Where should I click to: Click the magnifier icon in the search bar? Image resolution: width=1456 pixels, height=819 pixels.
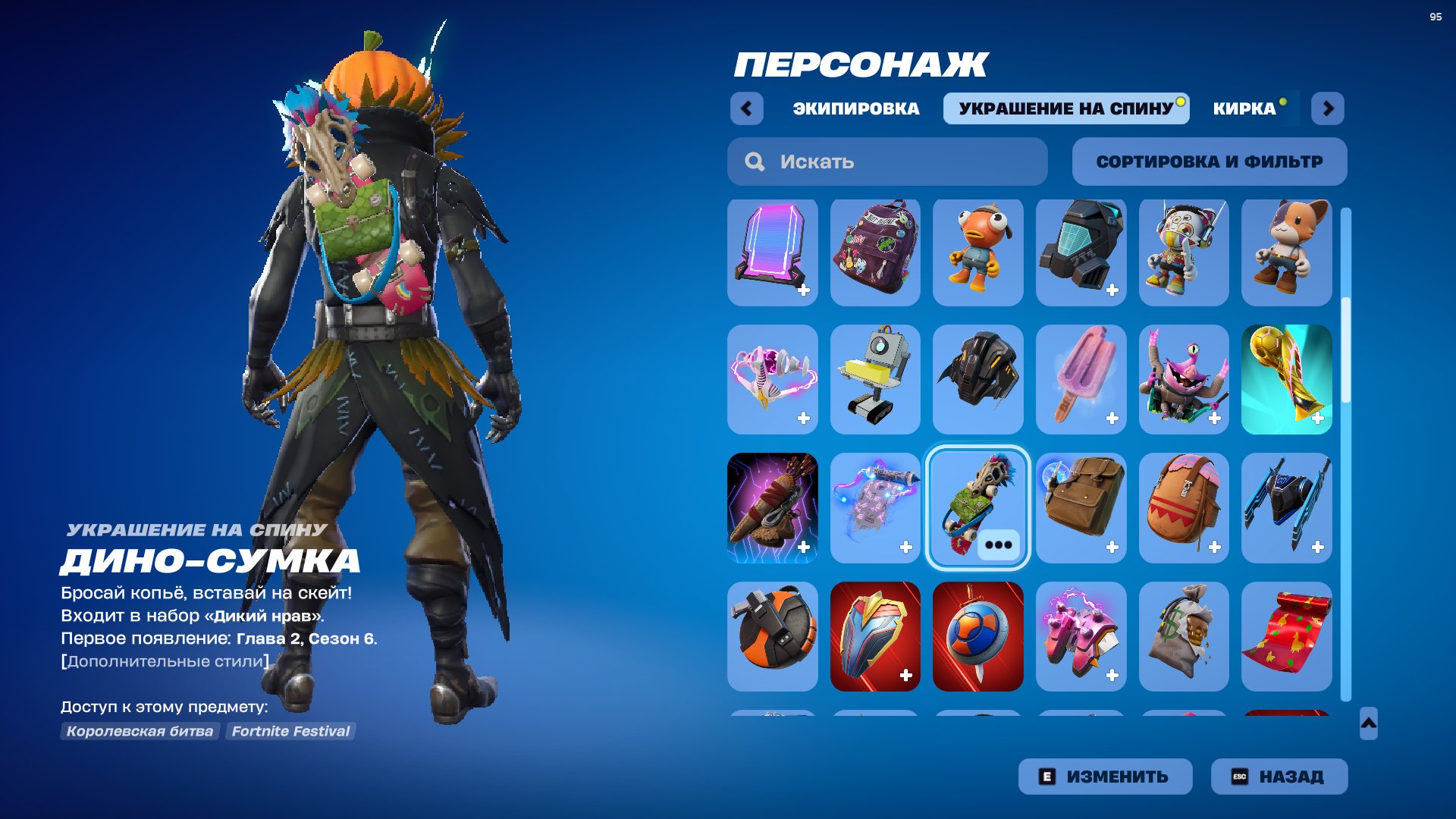(754, 161)
